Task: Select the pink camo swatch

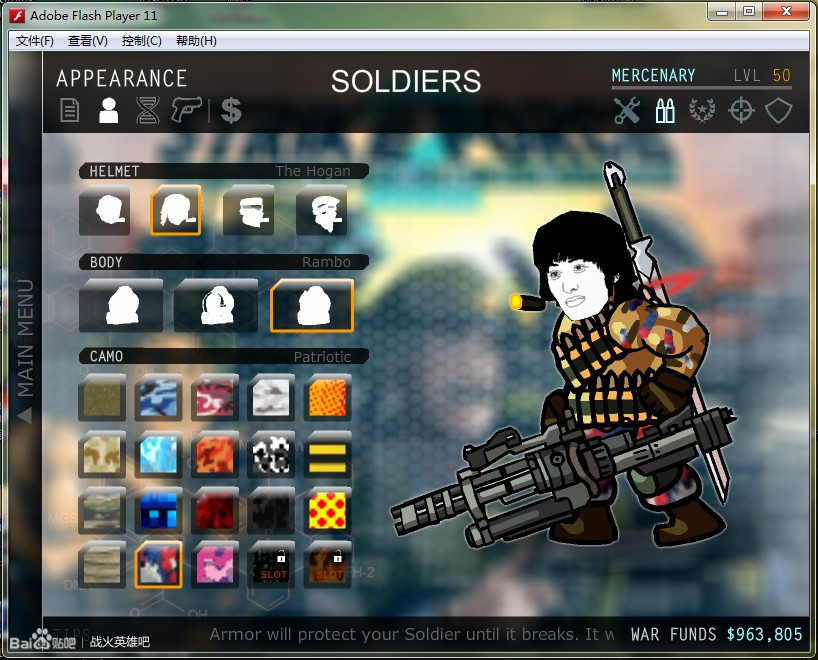Action: point(215,565)
